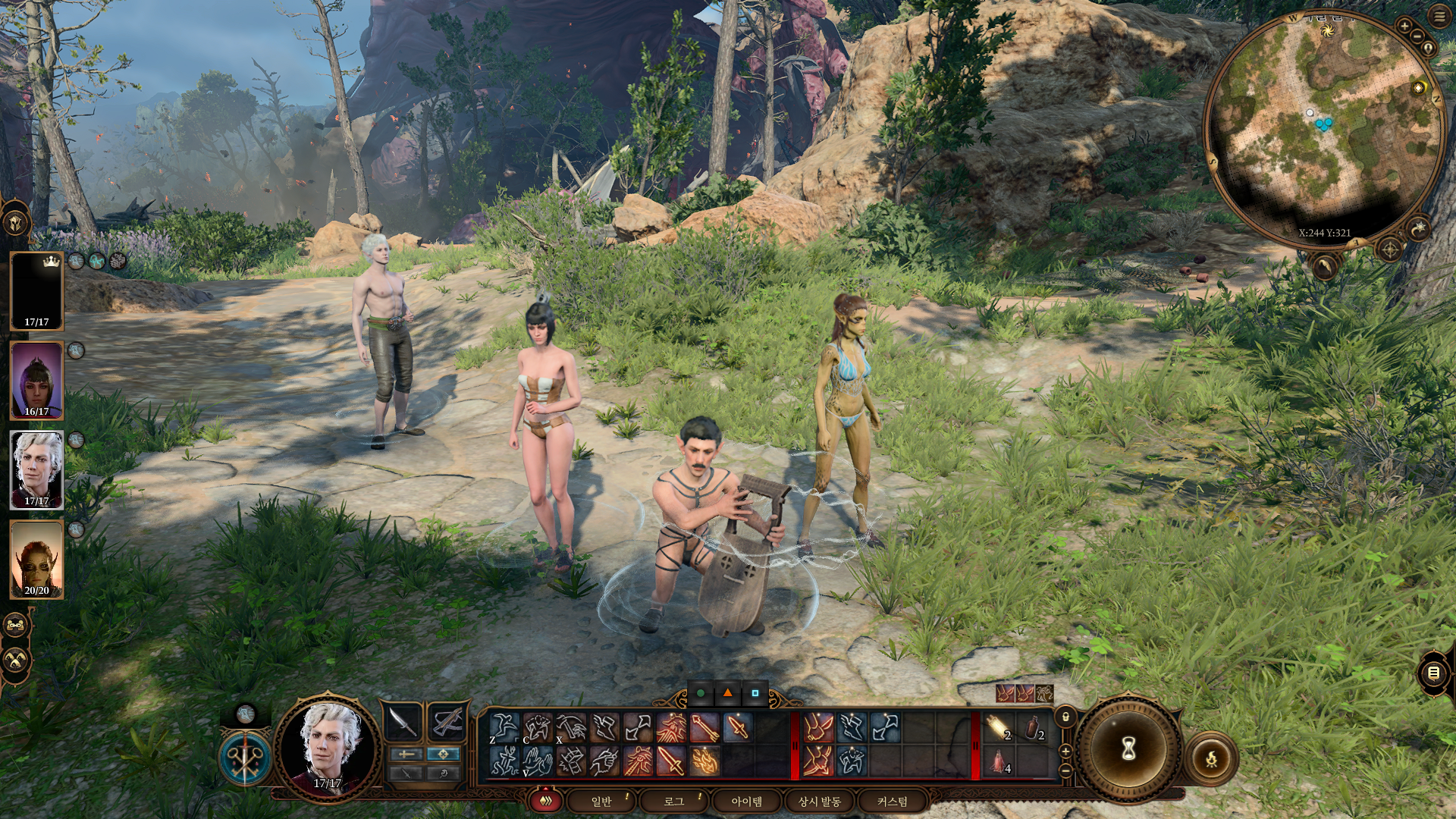Use the red health potion slot
The width and height of the screenshot is (1456, 819).
998,761
